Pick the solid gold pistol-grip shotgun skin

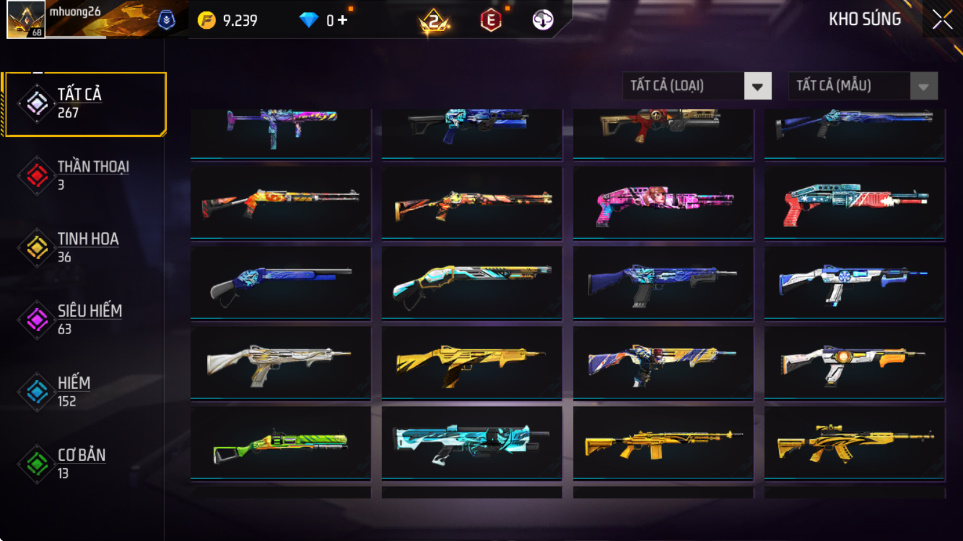(x=471, y=363)
